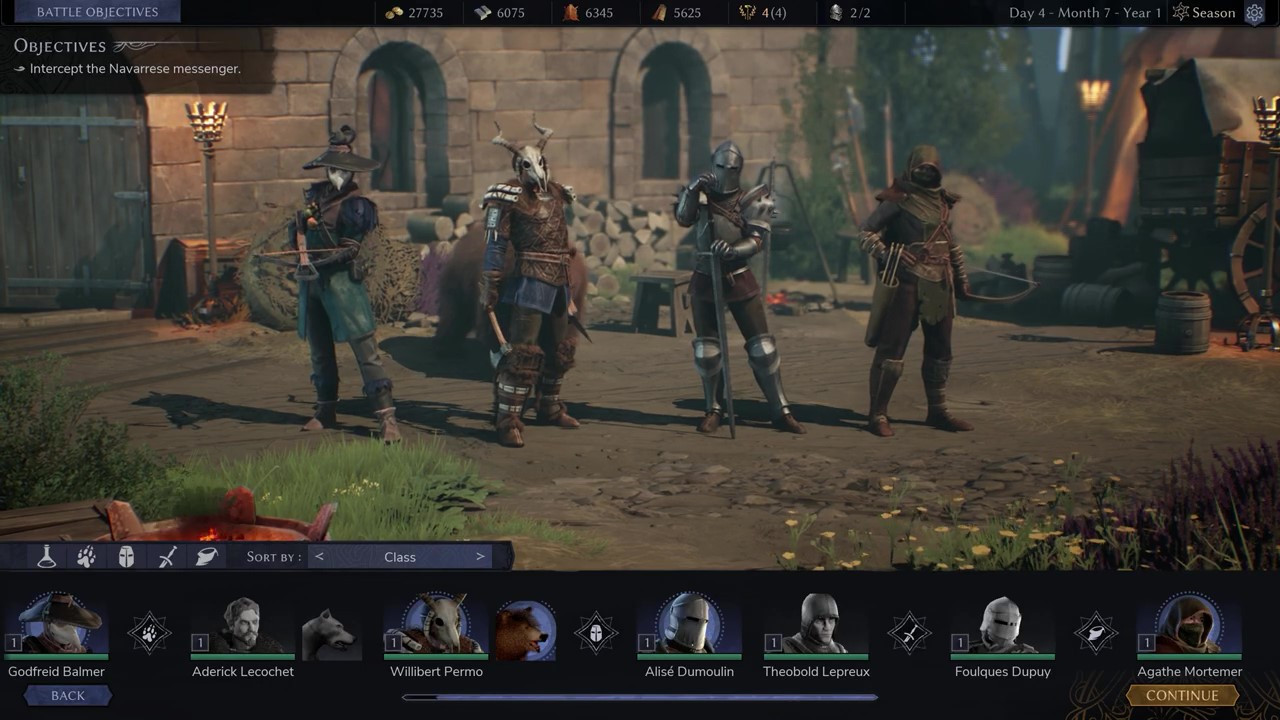Filter roster by the knight helmet class
1280x720 pixels.
click(126, 557)
